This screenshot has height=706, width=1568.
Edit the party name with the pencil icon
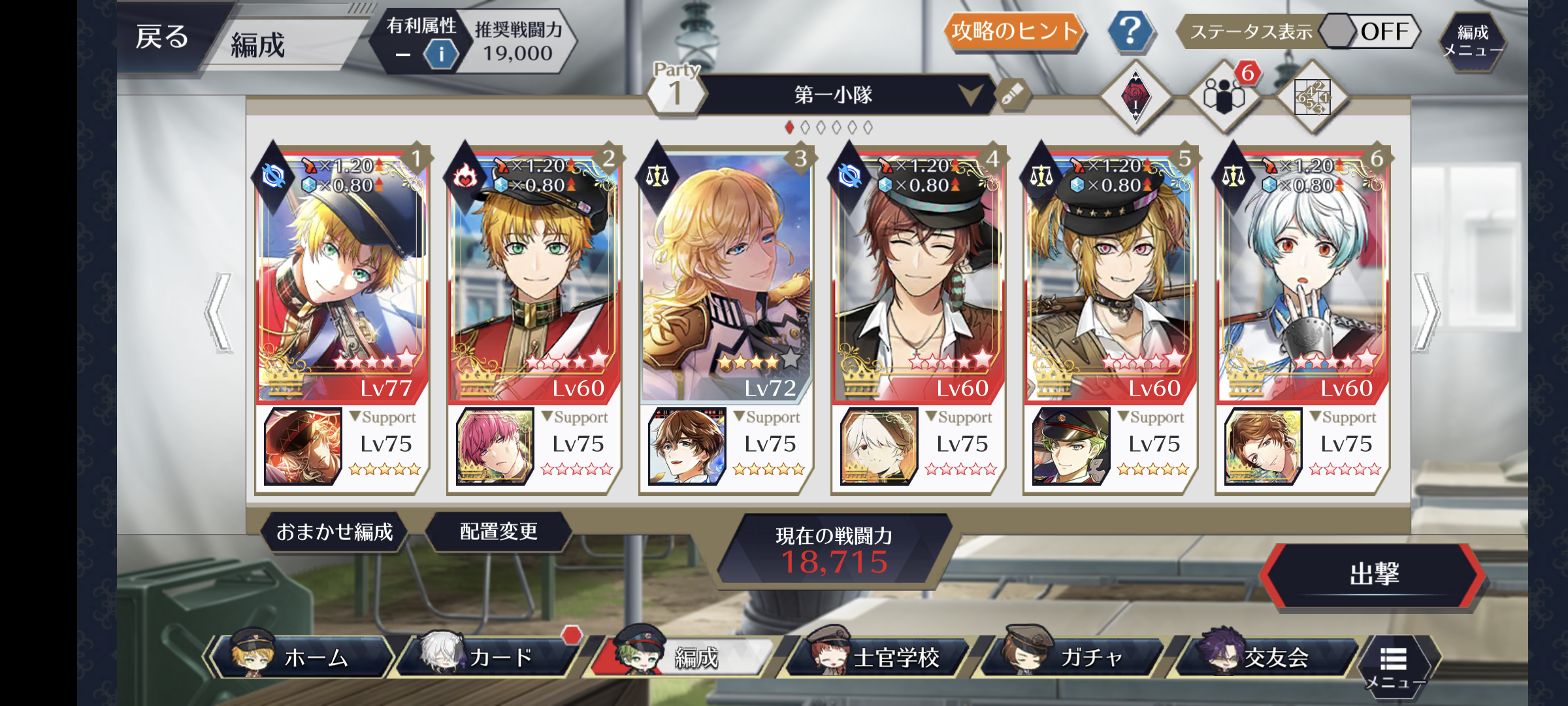tap(1012, 95)
